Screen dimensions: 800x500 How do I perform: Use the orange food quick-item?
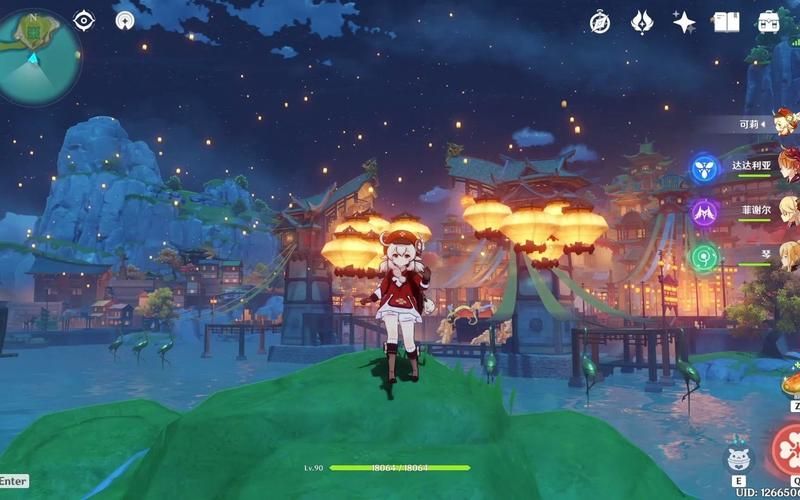(x=790, y=384)
